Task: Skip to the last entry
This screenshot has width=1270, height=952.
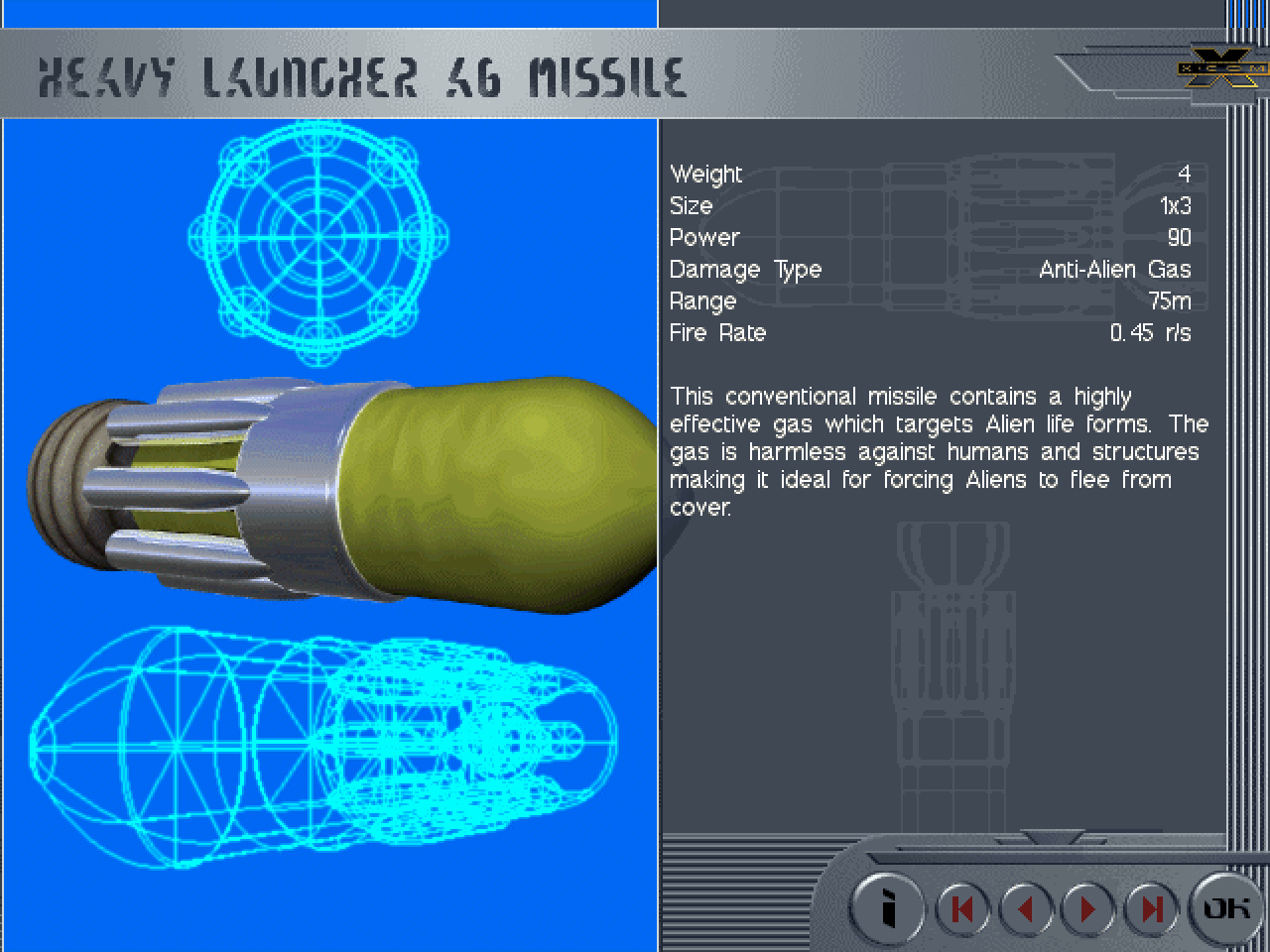Action: coord(1152,908)
